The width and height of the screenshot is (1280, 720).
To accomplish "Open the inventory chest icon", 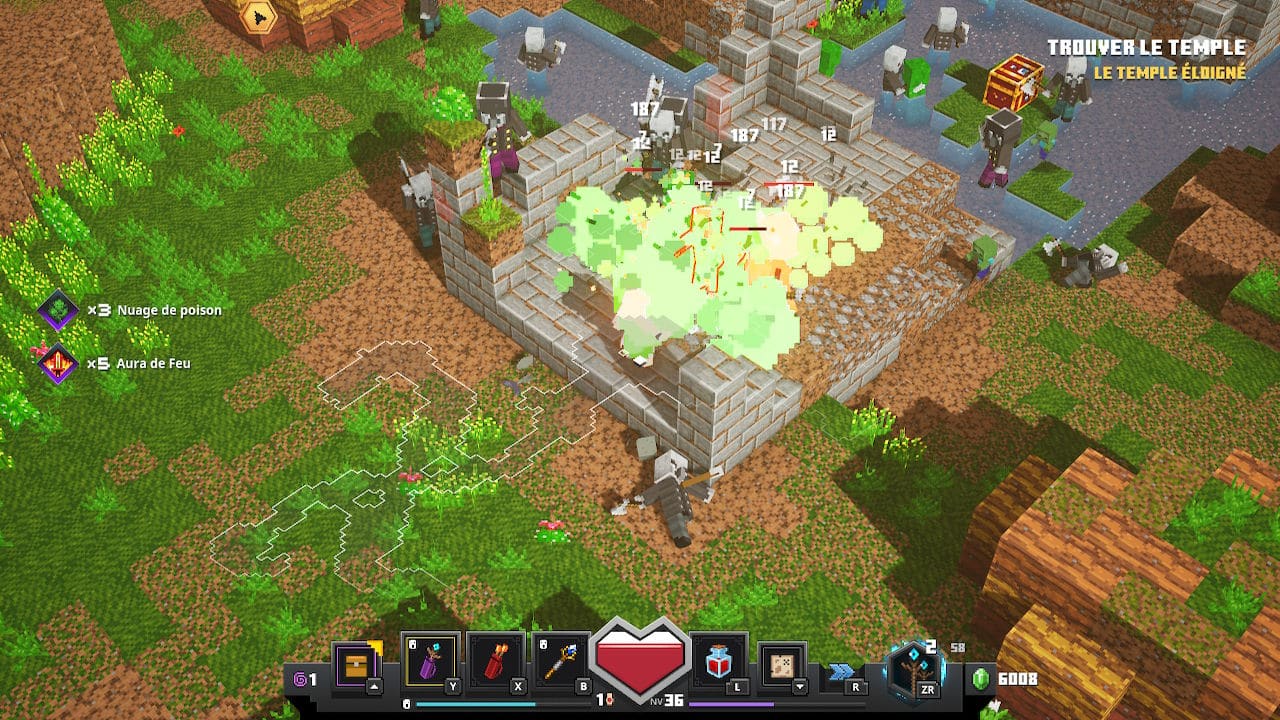I will [x=357, y=662].
